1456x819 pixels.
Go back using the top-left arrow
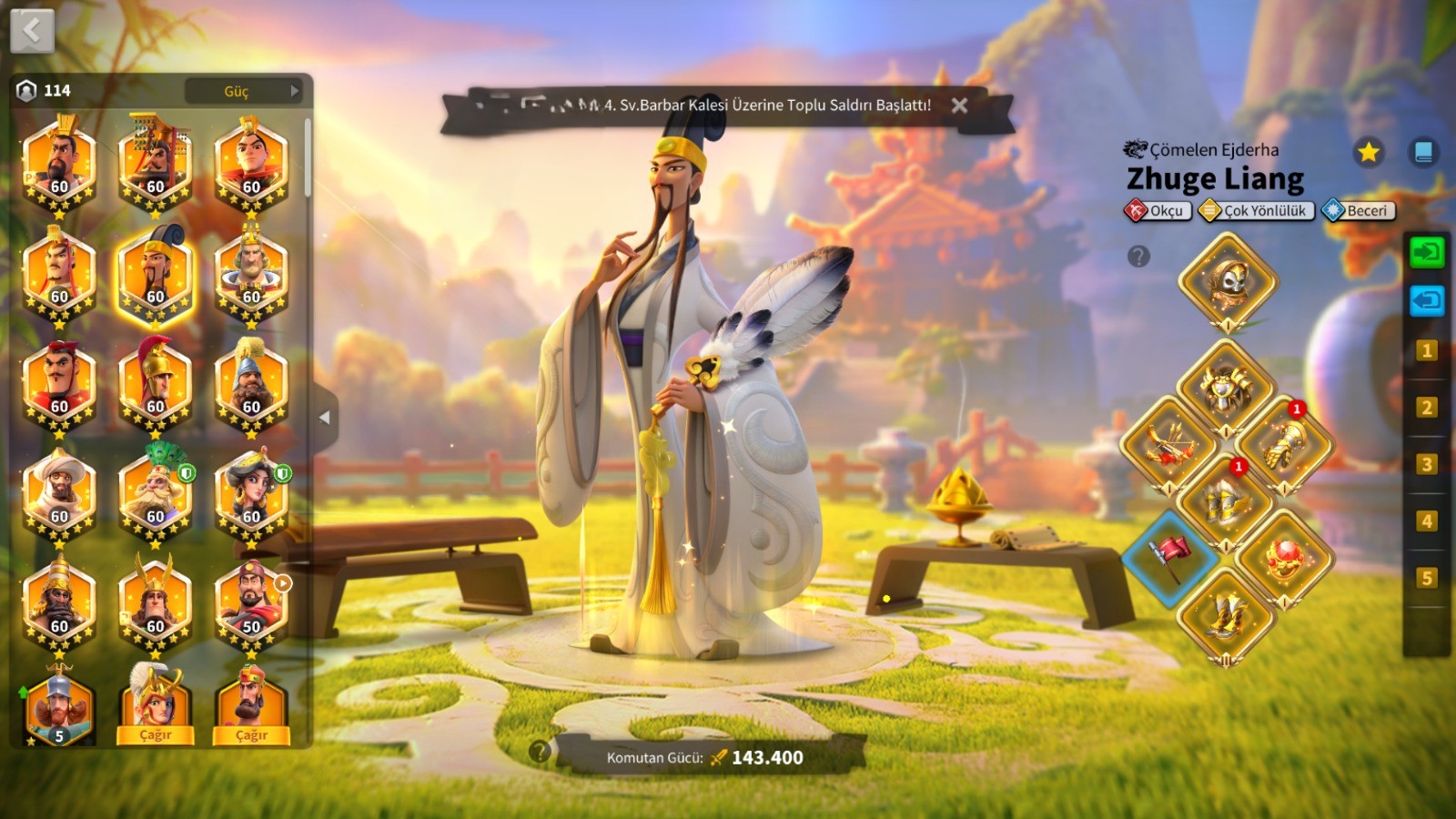click(x=32, y=31)
